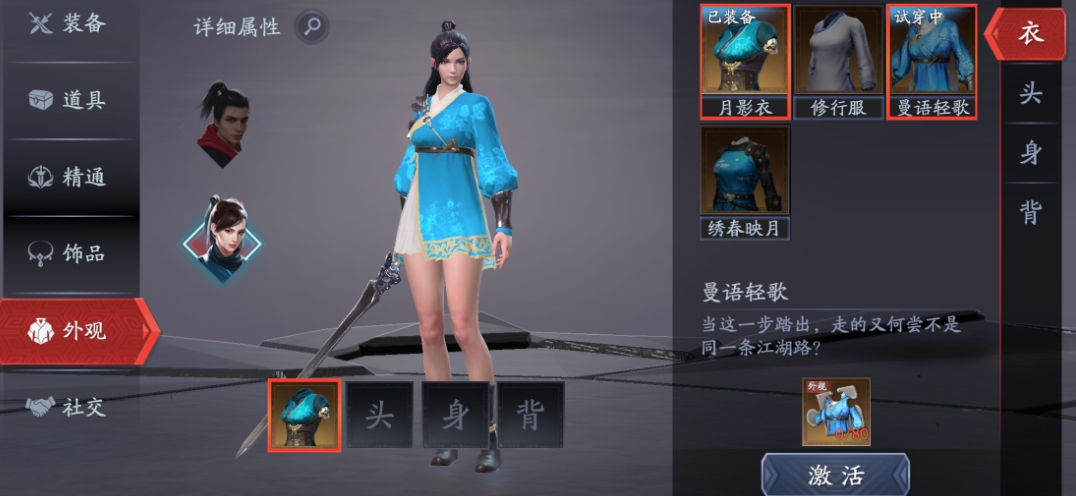Select the equipped outfit slot below the character

pos(304,415)
